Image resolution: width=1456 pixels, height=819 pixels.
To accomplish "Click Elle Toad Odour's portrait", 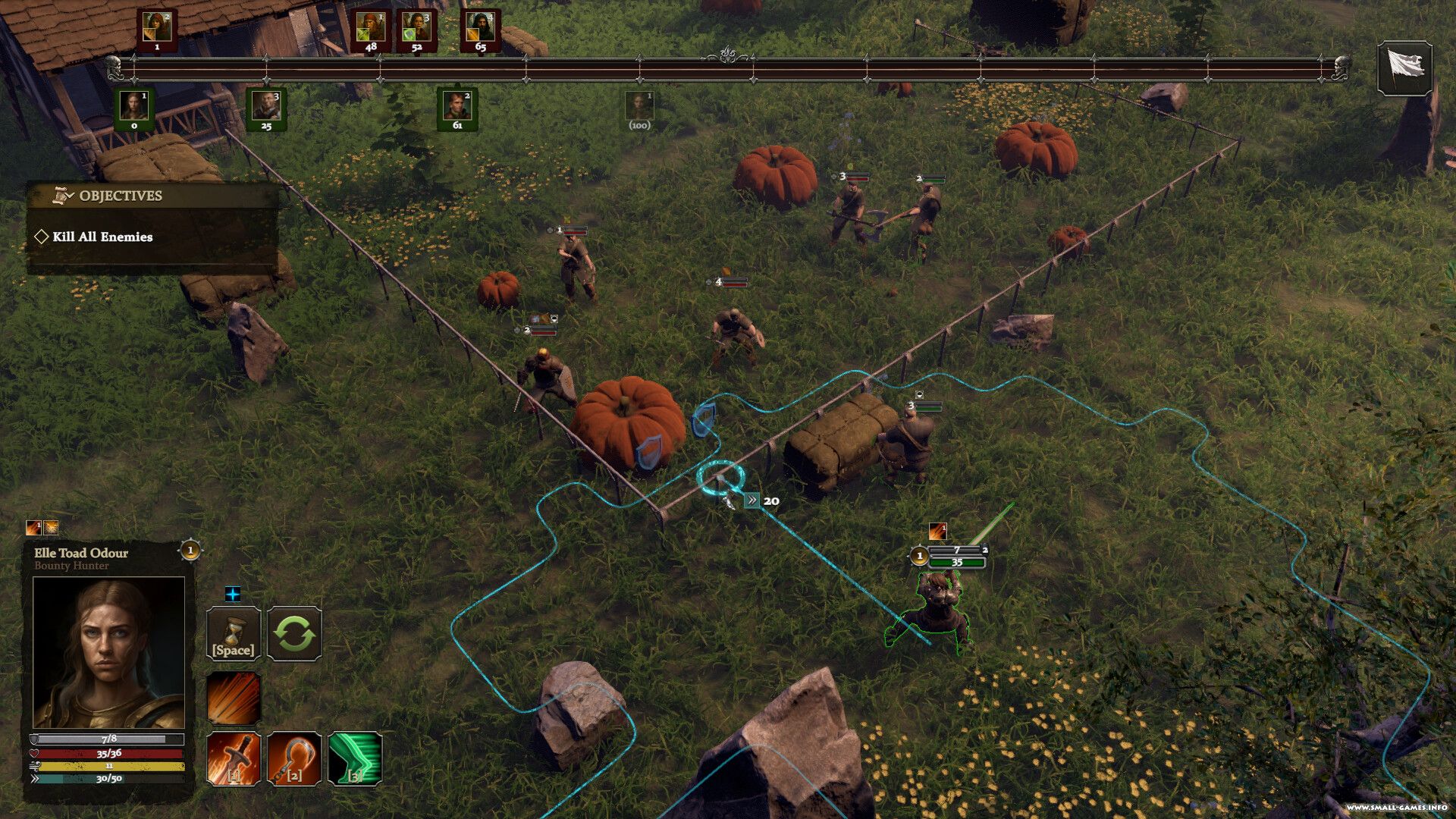I will (108, 652).
